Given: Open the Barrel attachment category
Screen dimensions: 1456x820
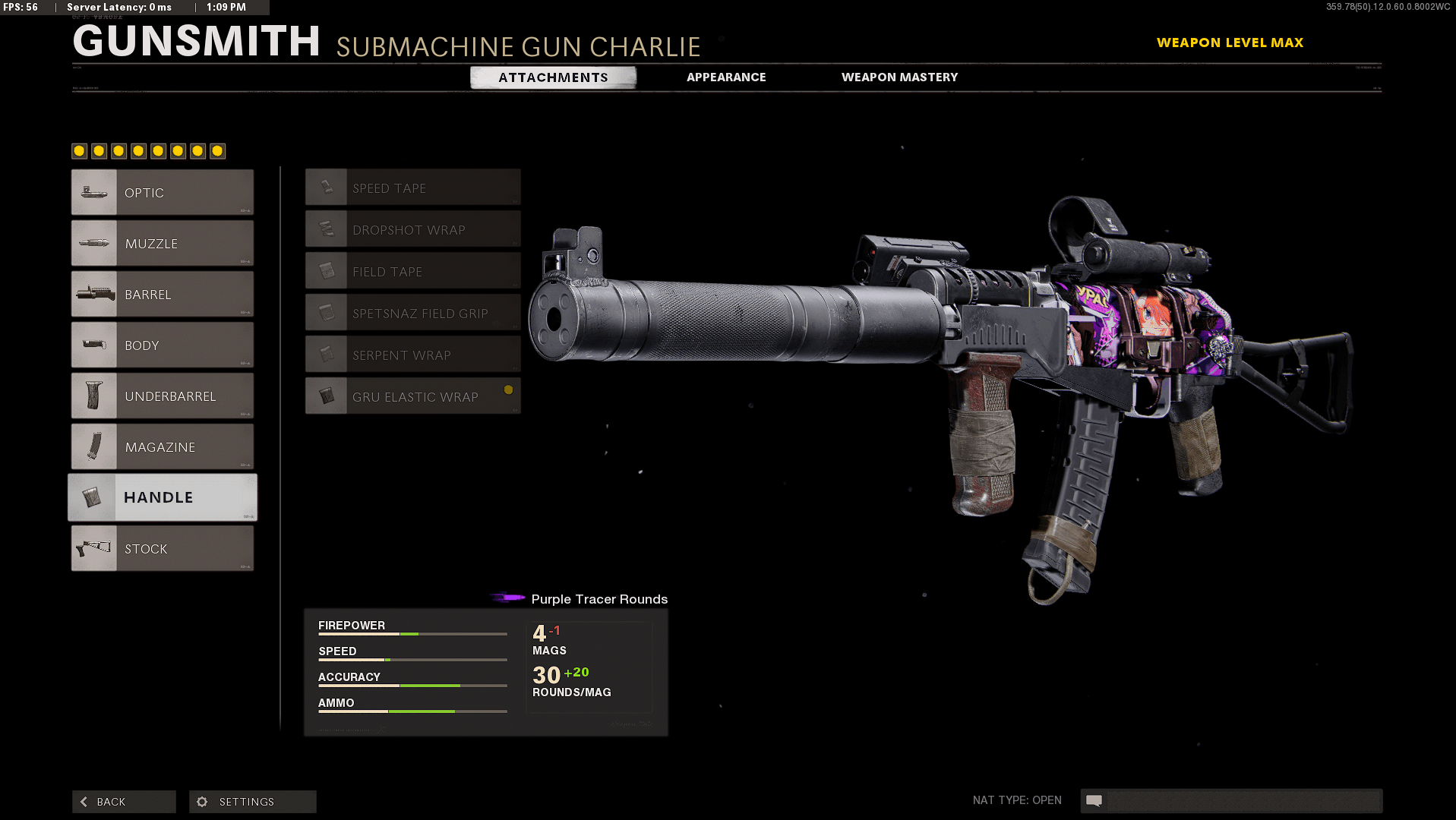Looking at the screenshot, I should point(163,295).
